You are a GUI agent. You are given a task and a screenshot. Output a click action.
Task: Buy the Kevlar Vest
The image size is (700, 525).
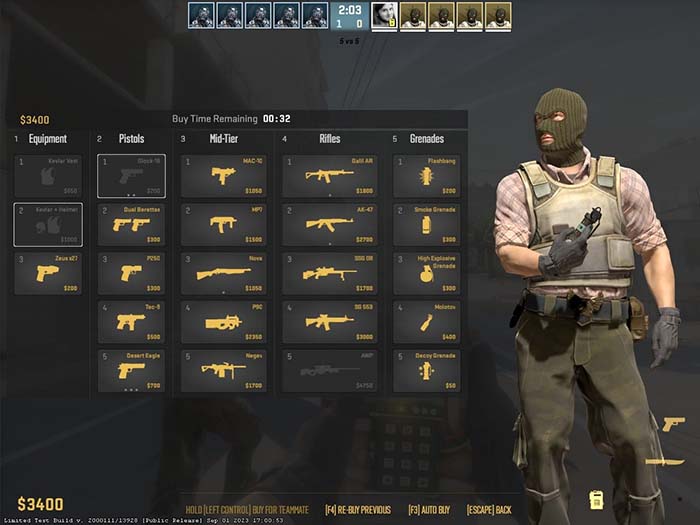click(x=48, y=175)
